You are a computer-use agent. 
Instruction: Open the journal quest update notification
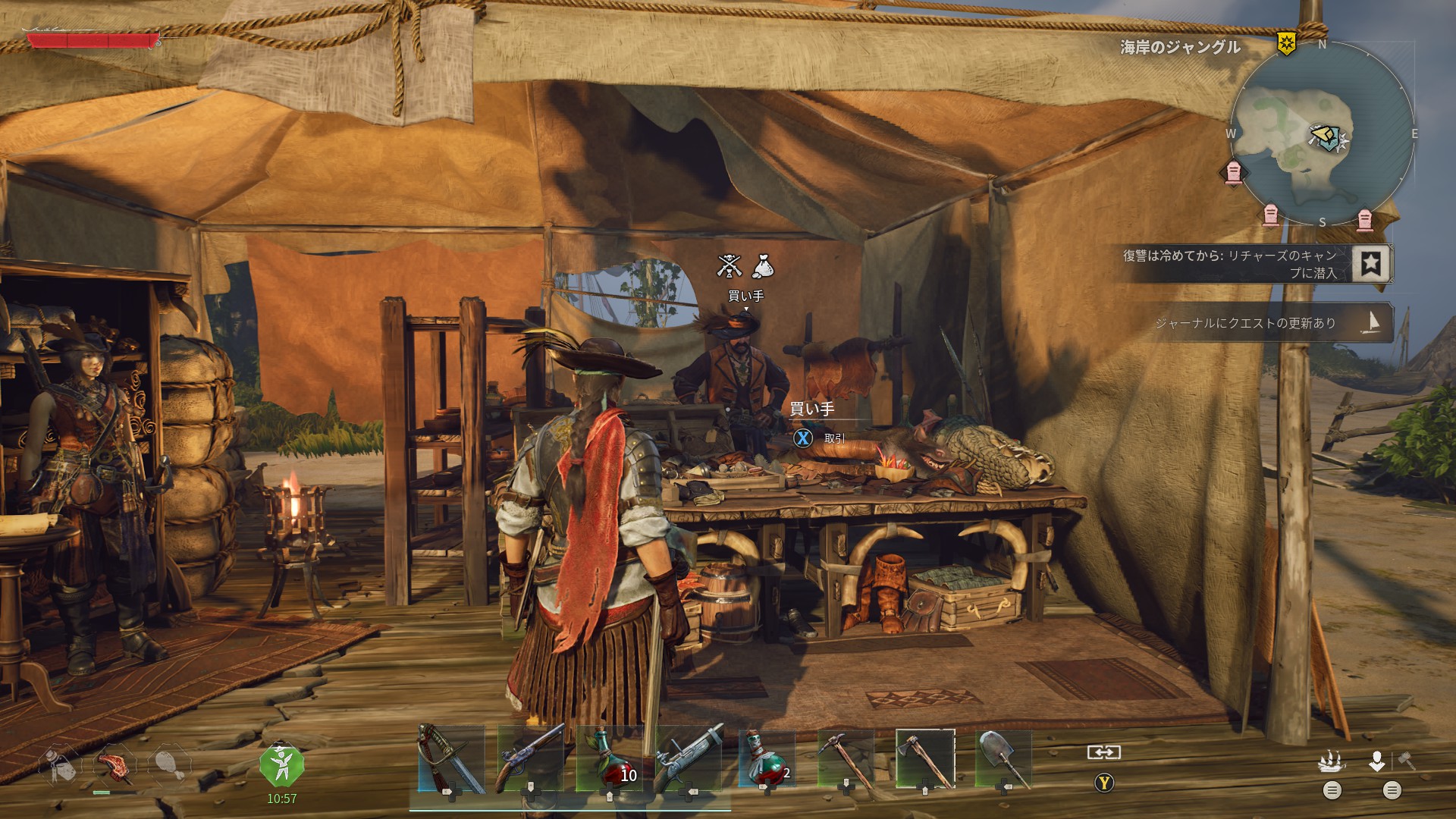(1259, 323)
